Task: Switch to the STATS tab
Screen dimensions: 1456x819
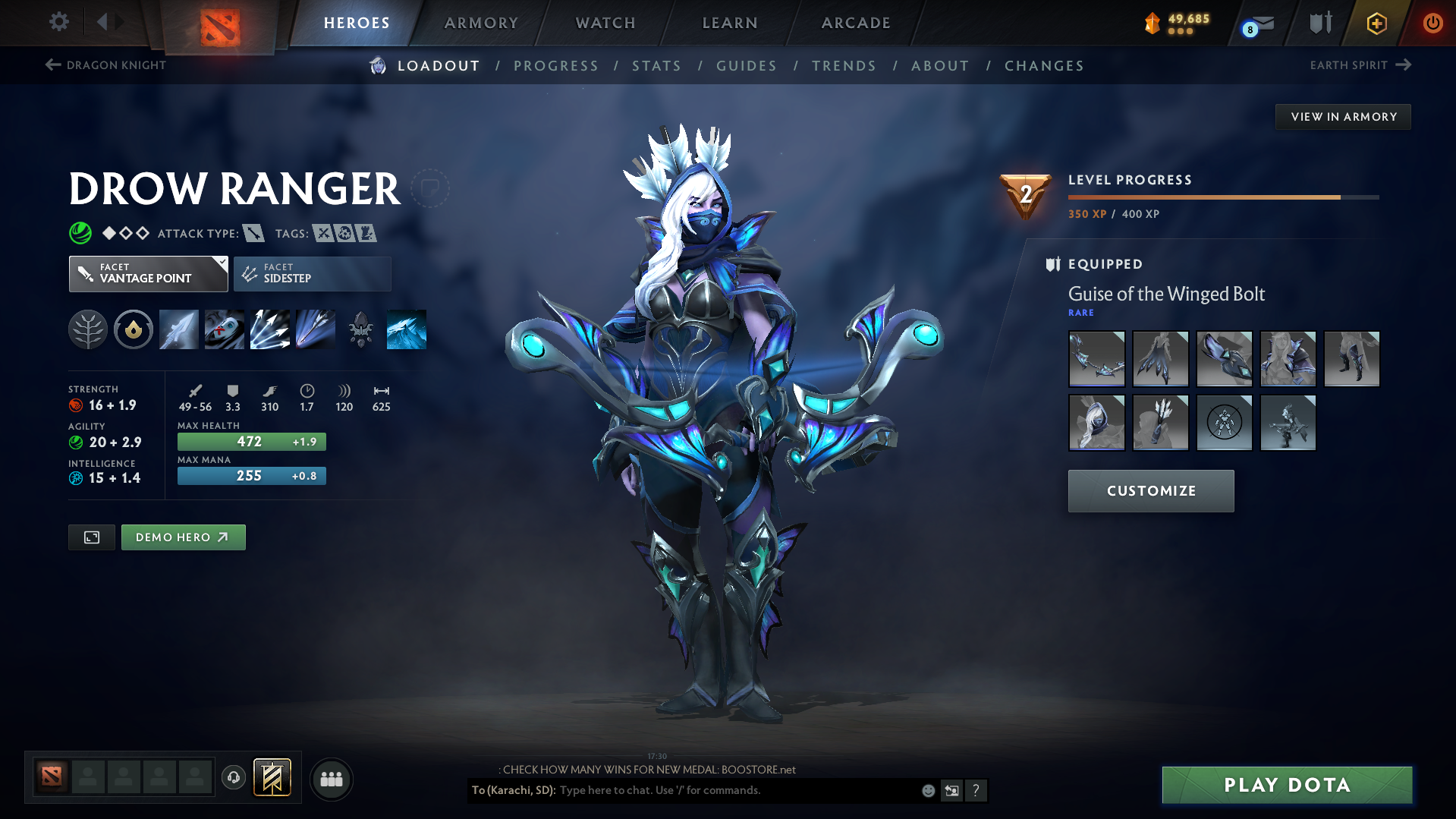Action: (x=656, y=65)
